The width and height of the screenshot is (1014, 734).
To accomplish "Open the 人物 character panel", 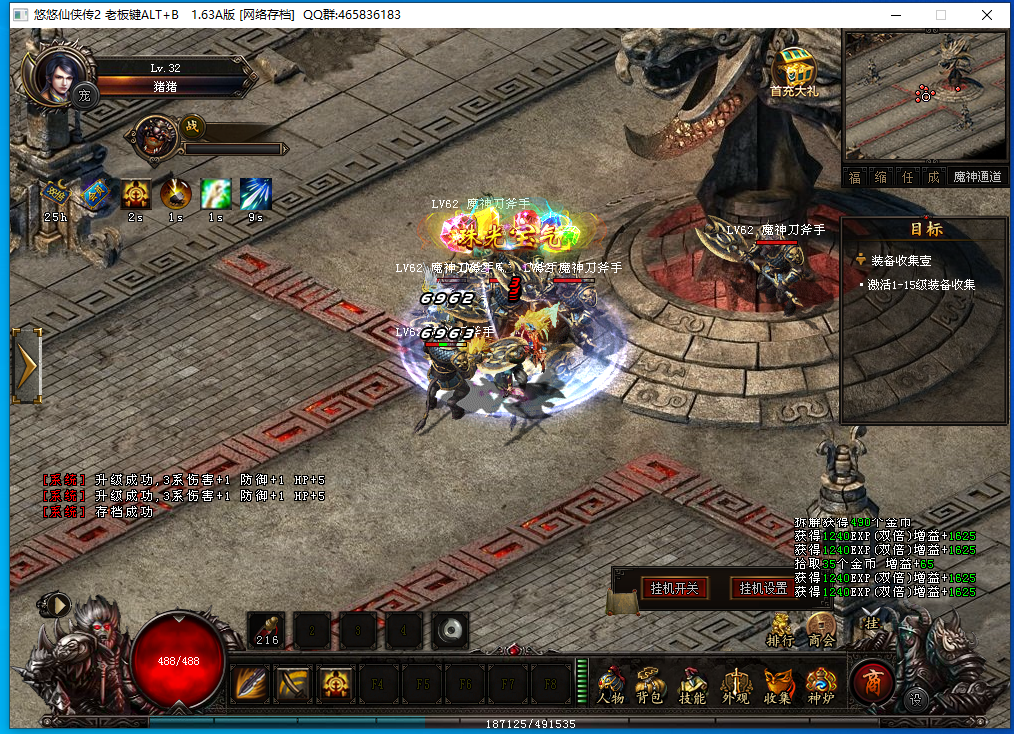I will tap(611, 685).
